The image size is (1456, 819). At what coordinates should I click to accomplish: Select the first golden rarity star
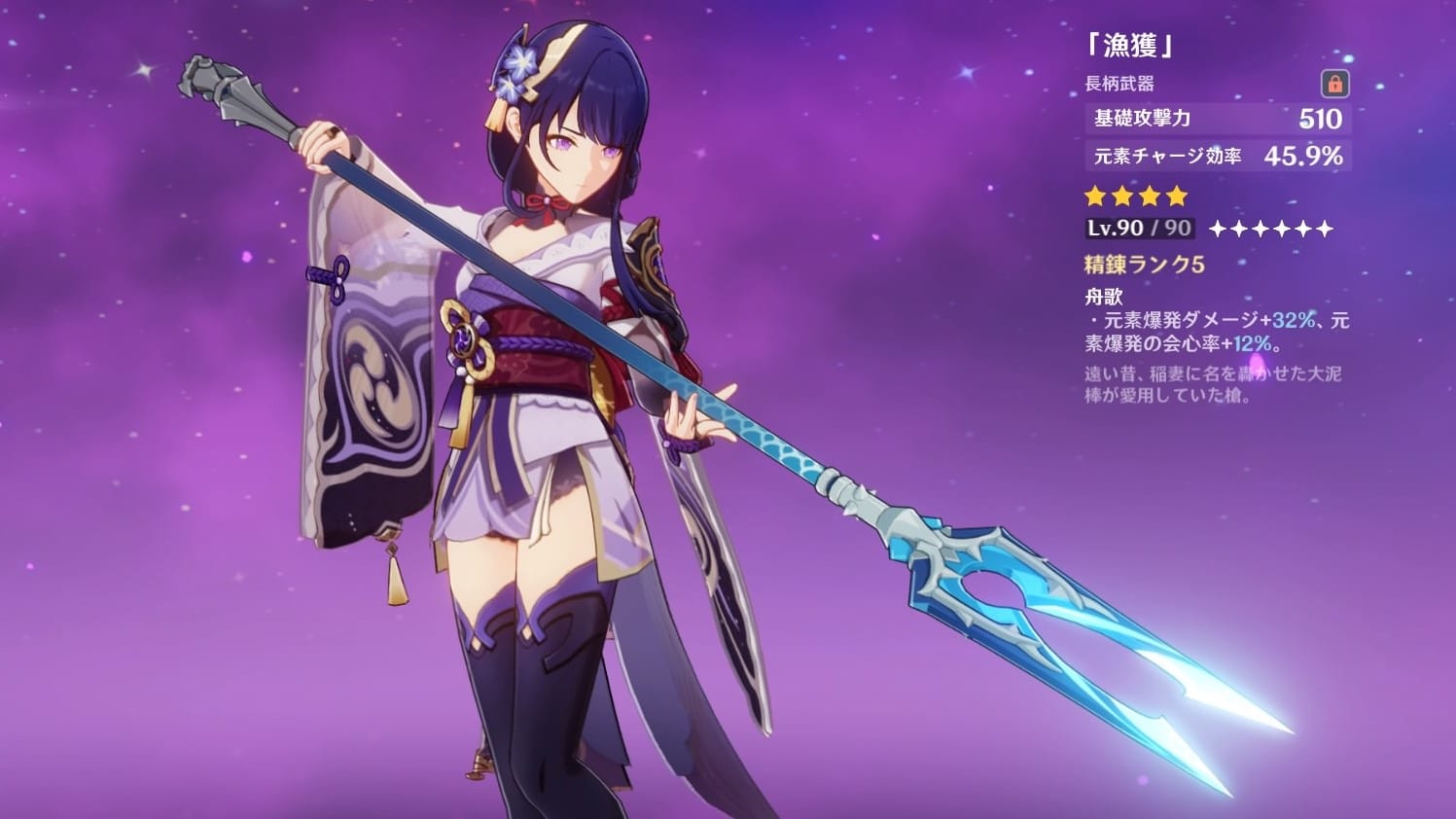[1093, 196]
